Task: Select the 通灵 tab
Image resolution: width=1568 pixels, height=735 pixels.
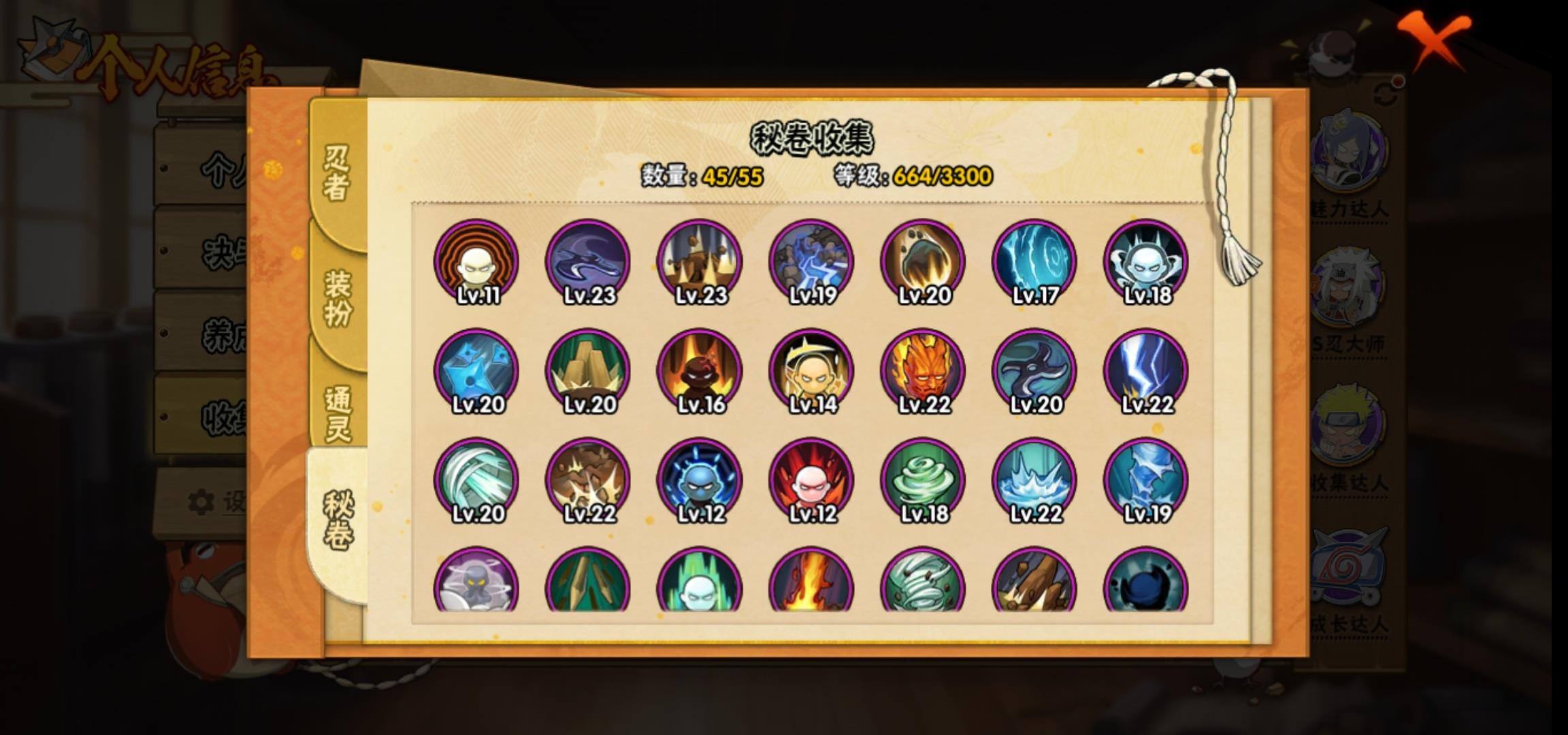Action: pos(338,414)
